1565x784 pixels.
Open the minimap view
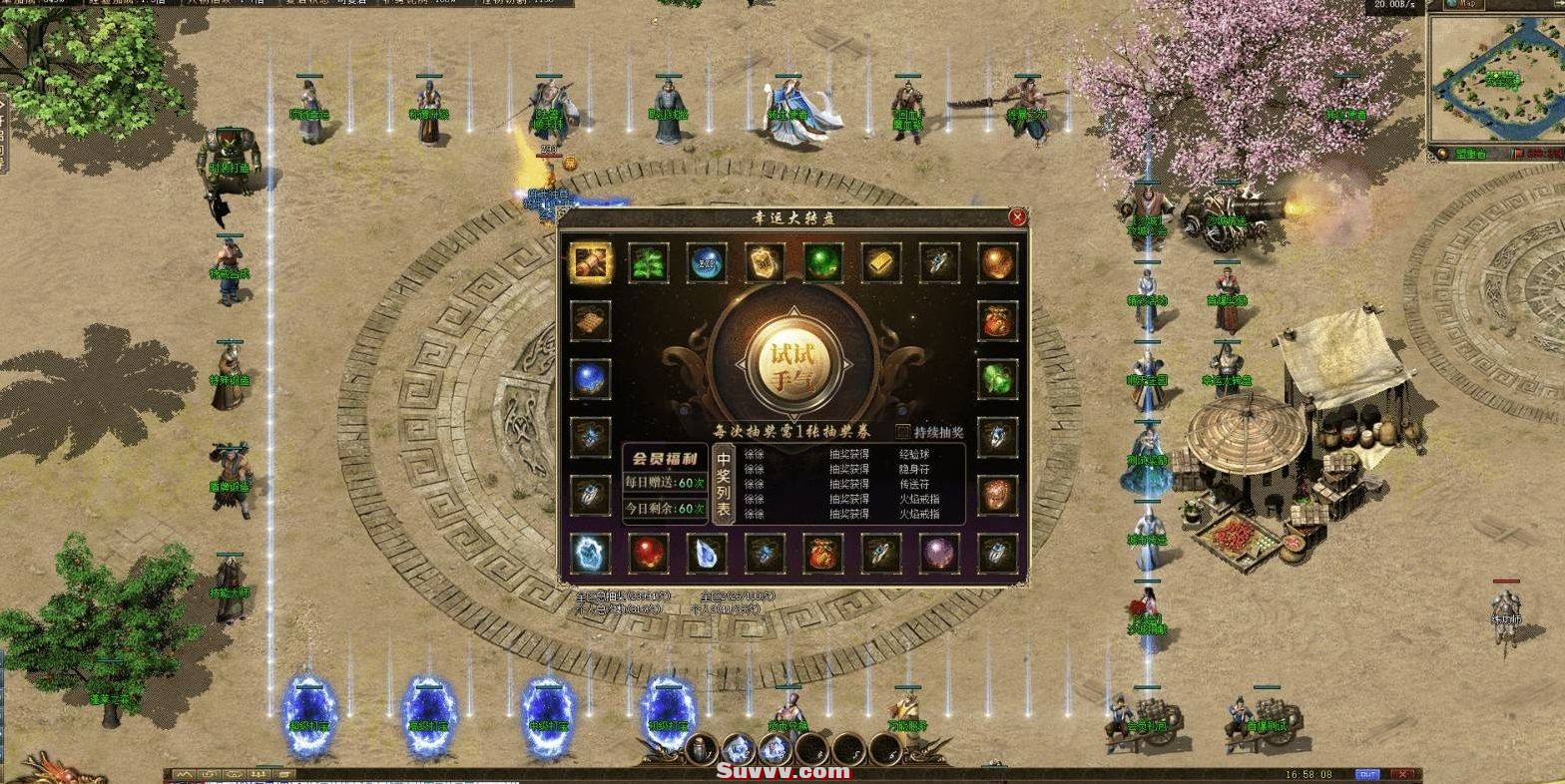[x=1493, y=78]
